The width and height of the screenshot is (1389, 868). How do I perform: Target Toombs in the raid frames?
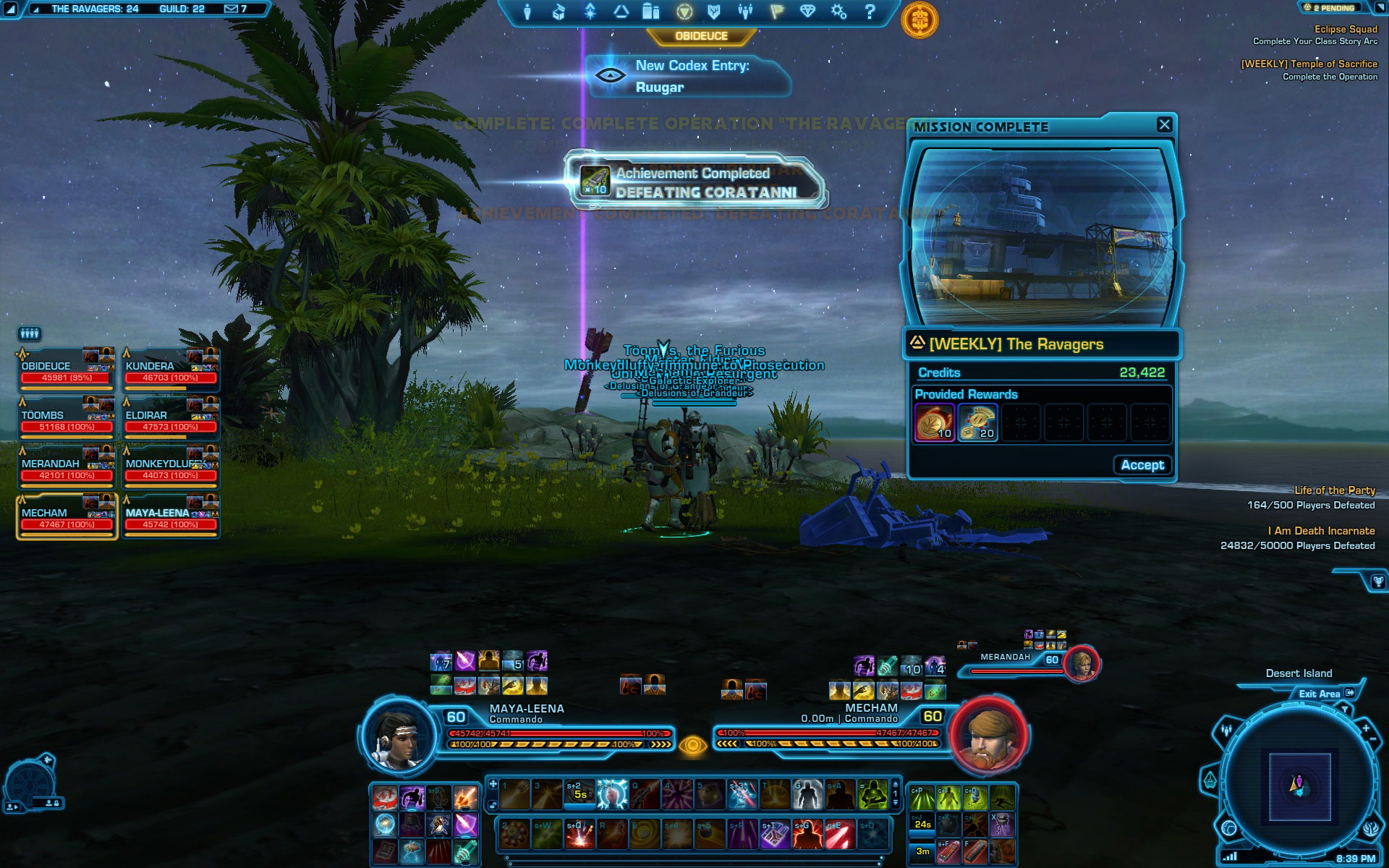65,420
